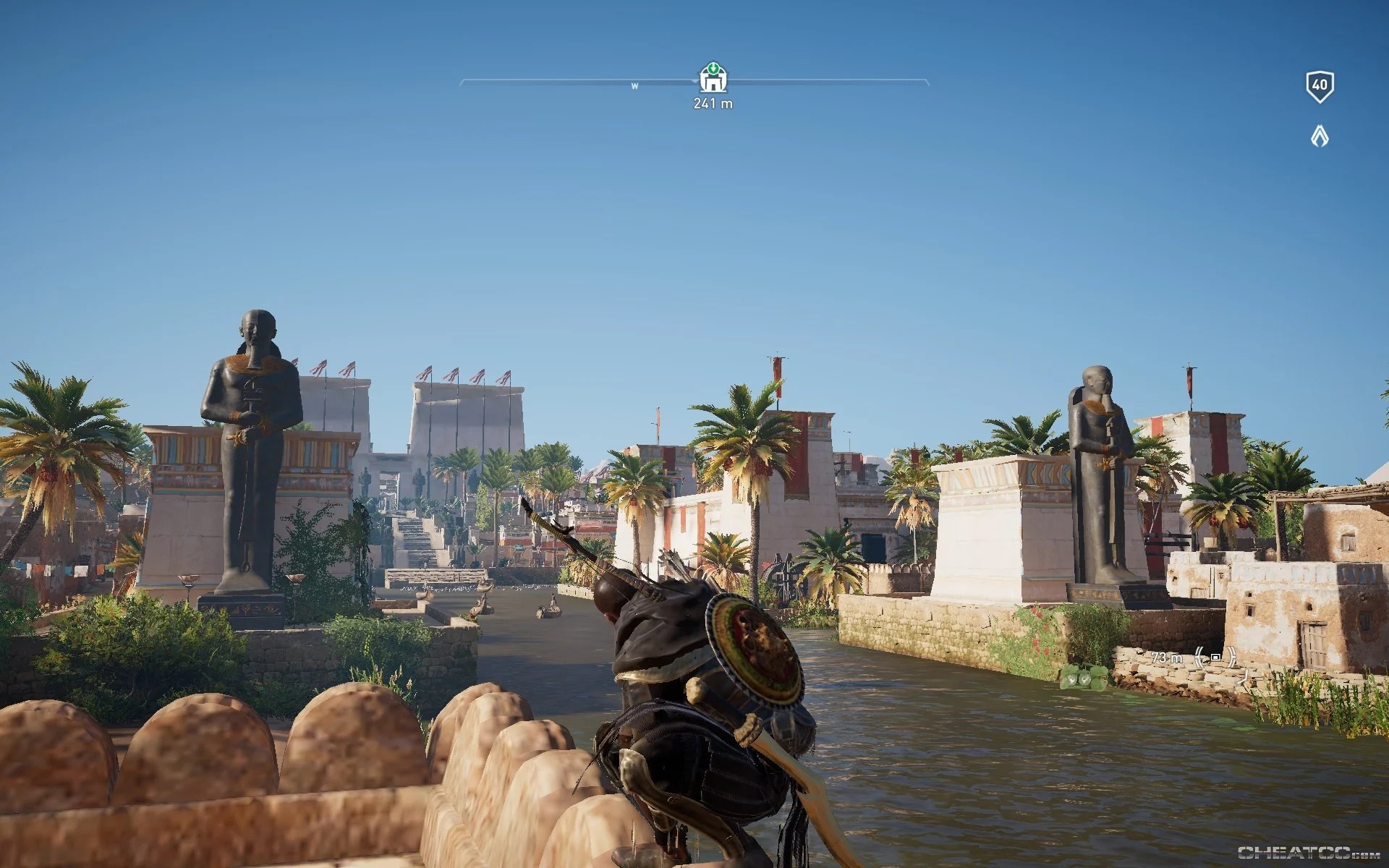
Task: Select the 241 m distance label
Action: [x=712, y=103]
